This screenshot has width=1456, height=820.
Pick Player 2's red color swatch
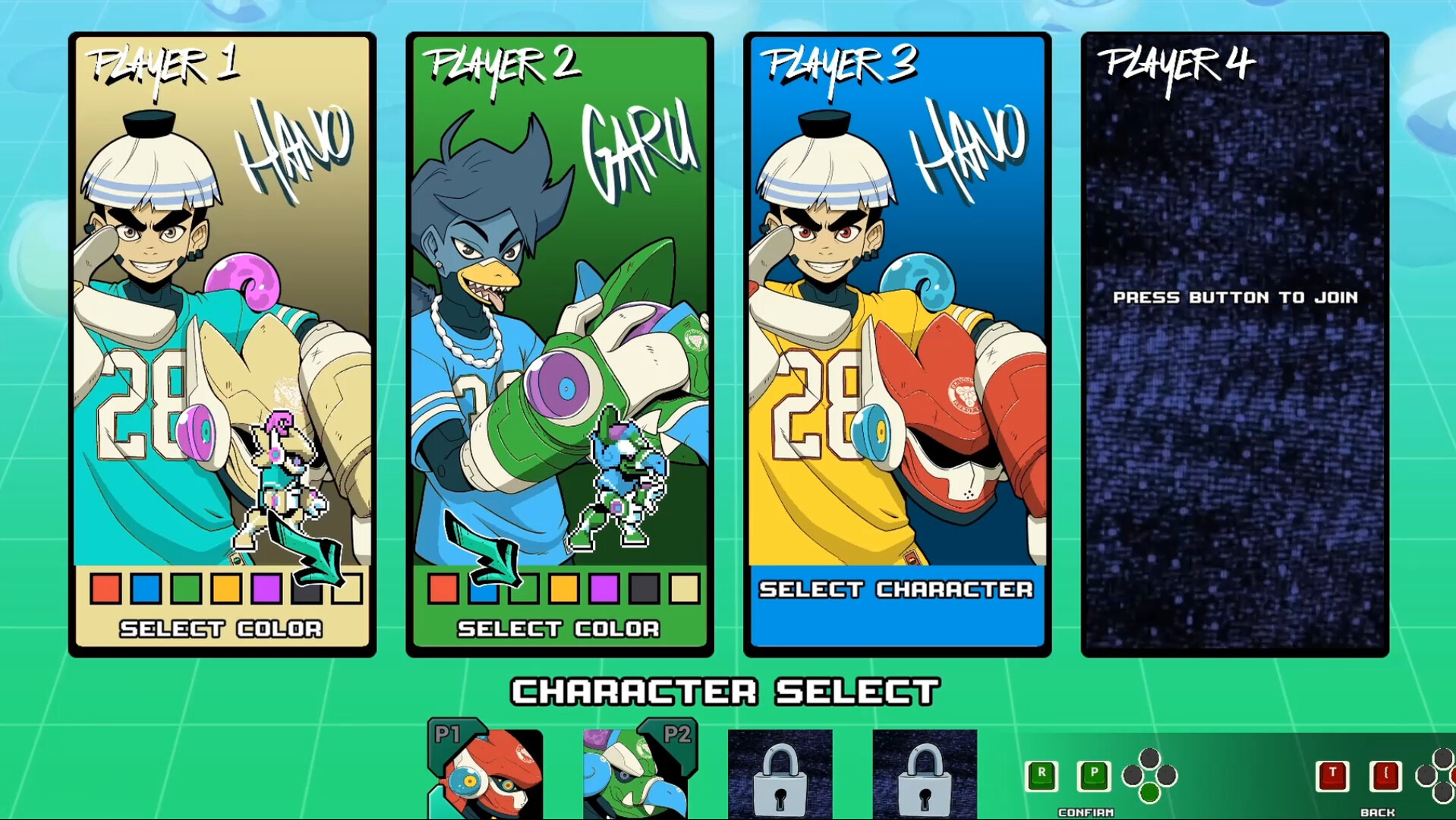pos(443,589)
